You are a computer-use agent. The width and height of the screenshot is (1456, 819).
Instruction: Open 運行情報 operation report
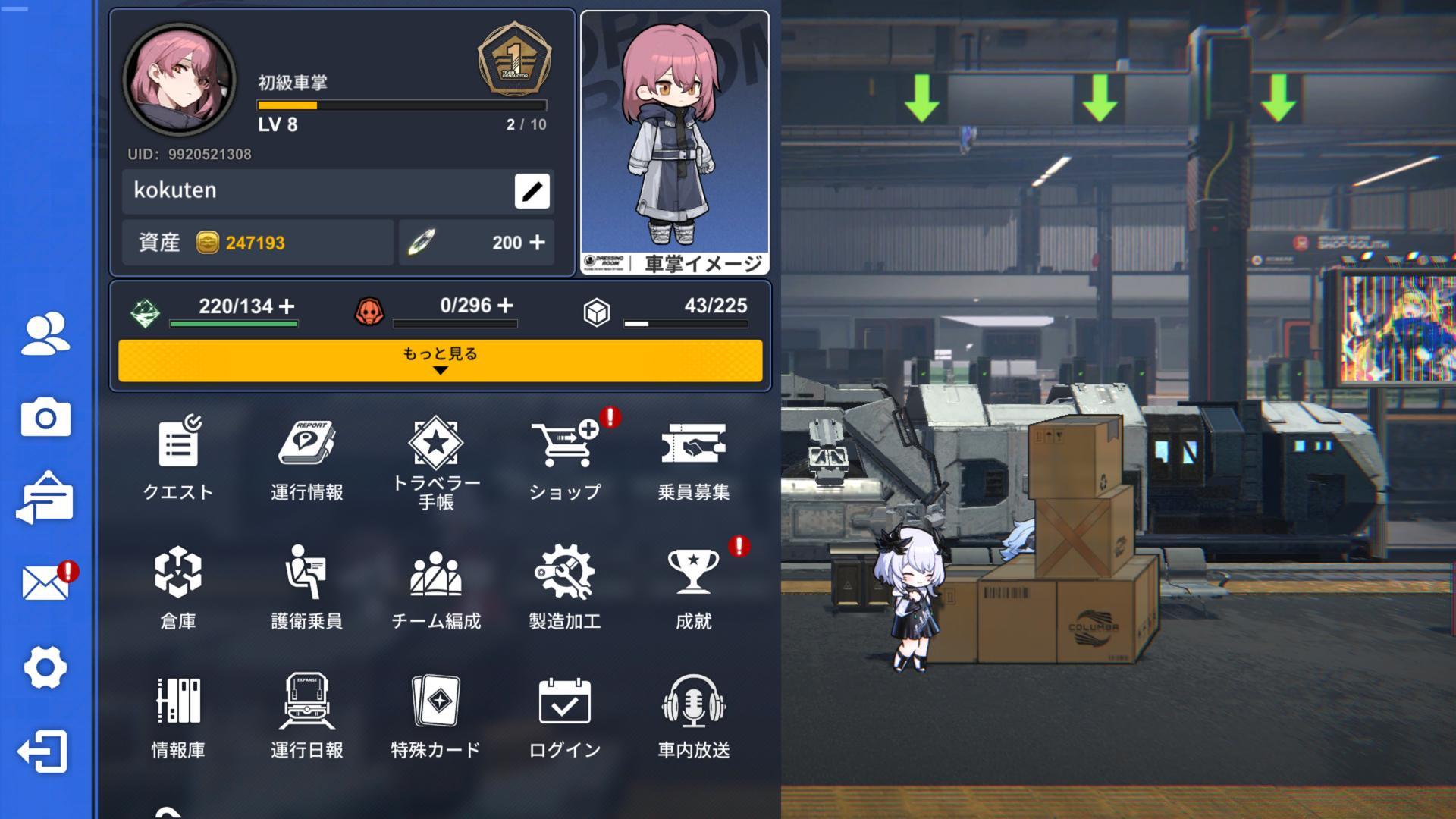[x=306, y=457]
